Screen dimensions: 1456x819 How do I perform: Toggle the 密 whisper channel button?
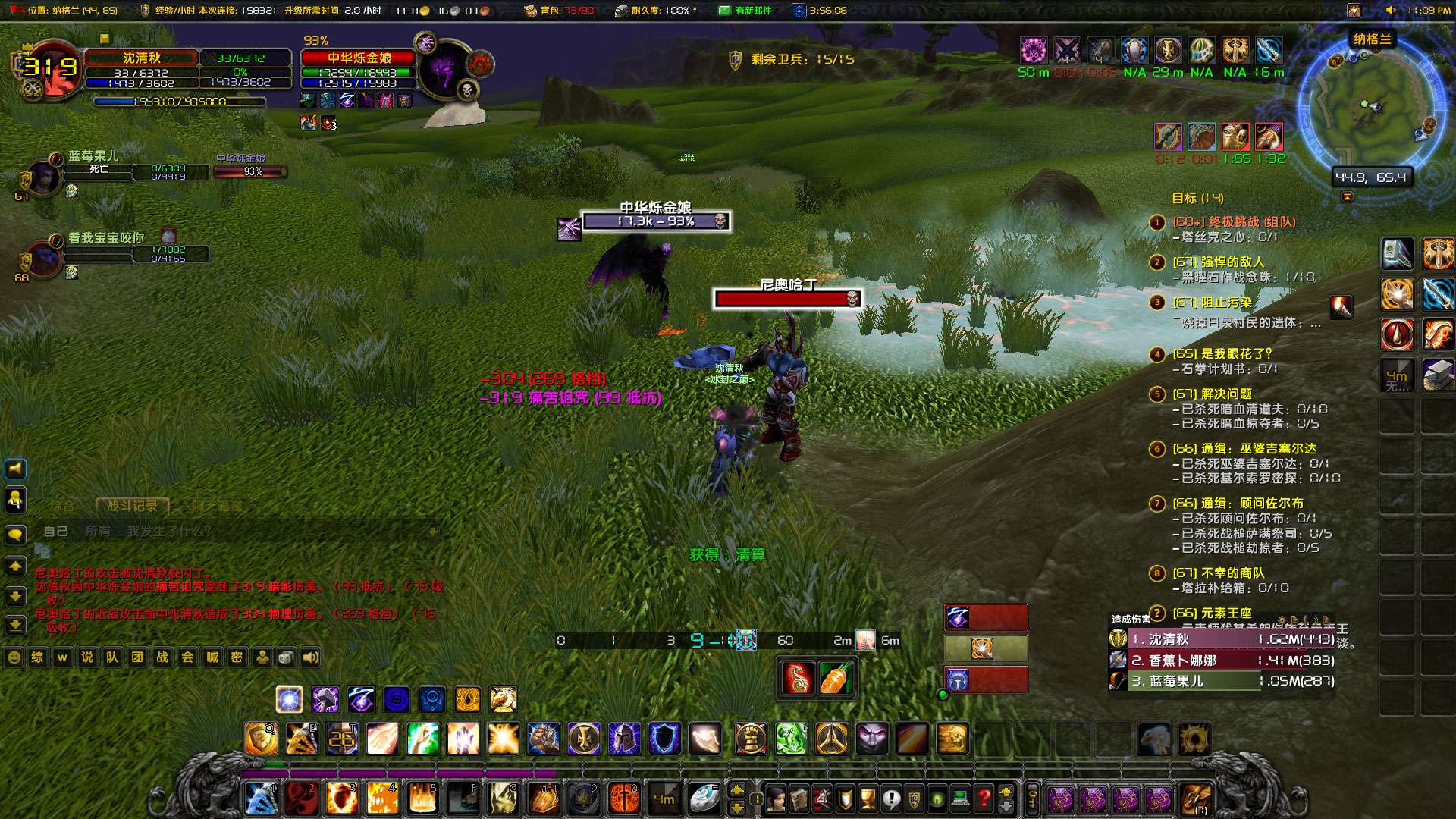[x=237, y=658]
